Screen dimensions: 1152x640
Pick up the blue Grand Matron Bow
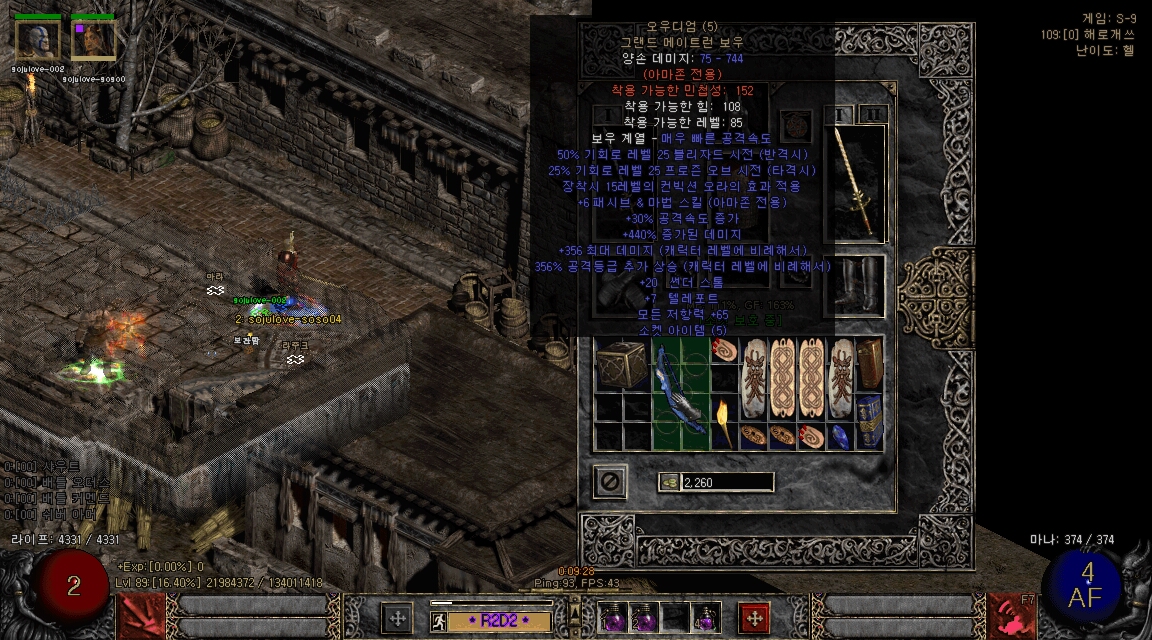(680, 393)
